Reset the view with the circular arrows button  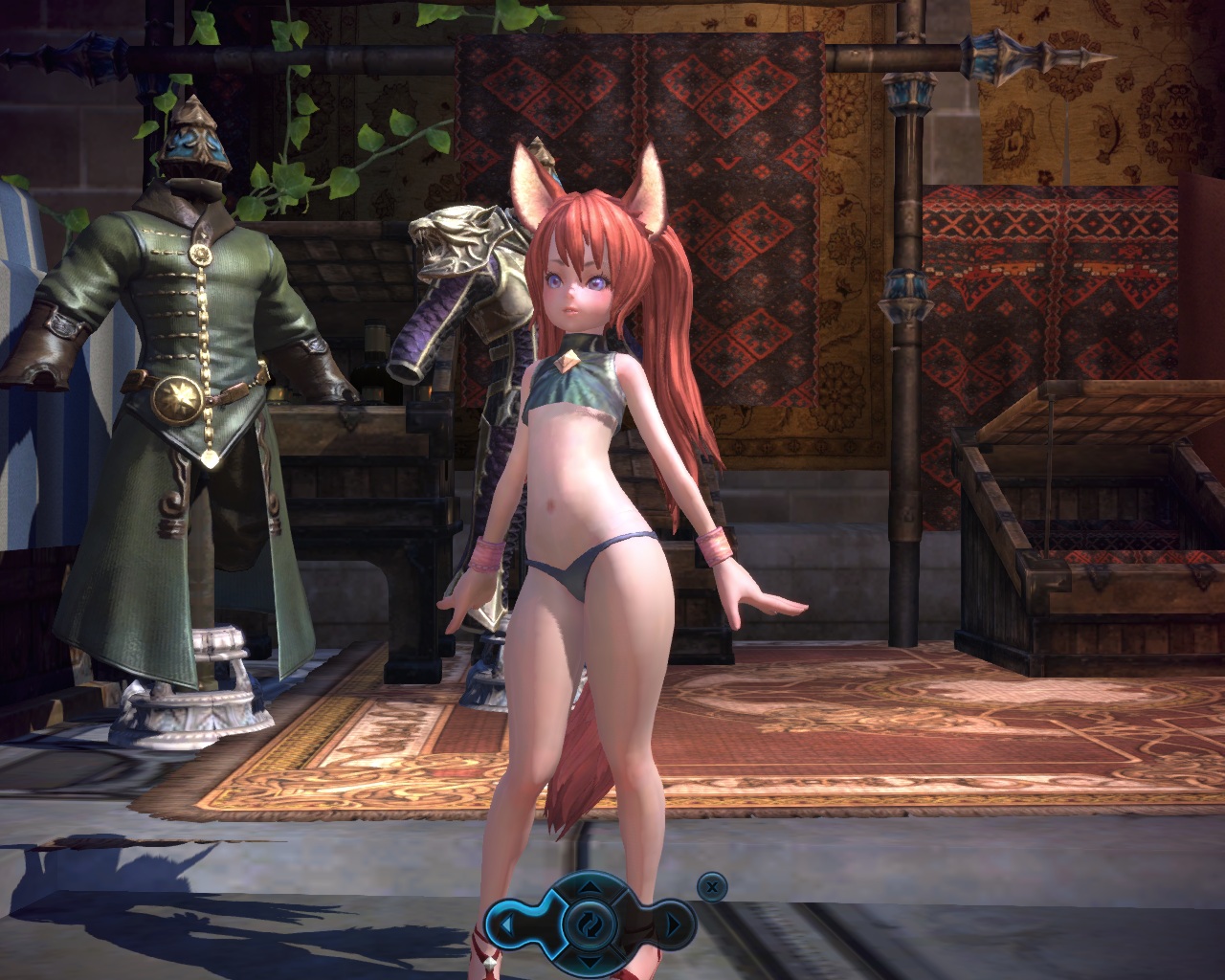[590, 924]
